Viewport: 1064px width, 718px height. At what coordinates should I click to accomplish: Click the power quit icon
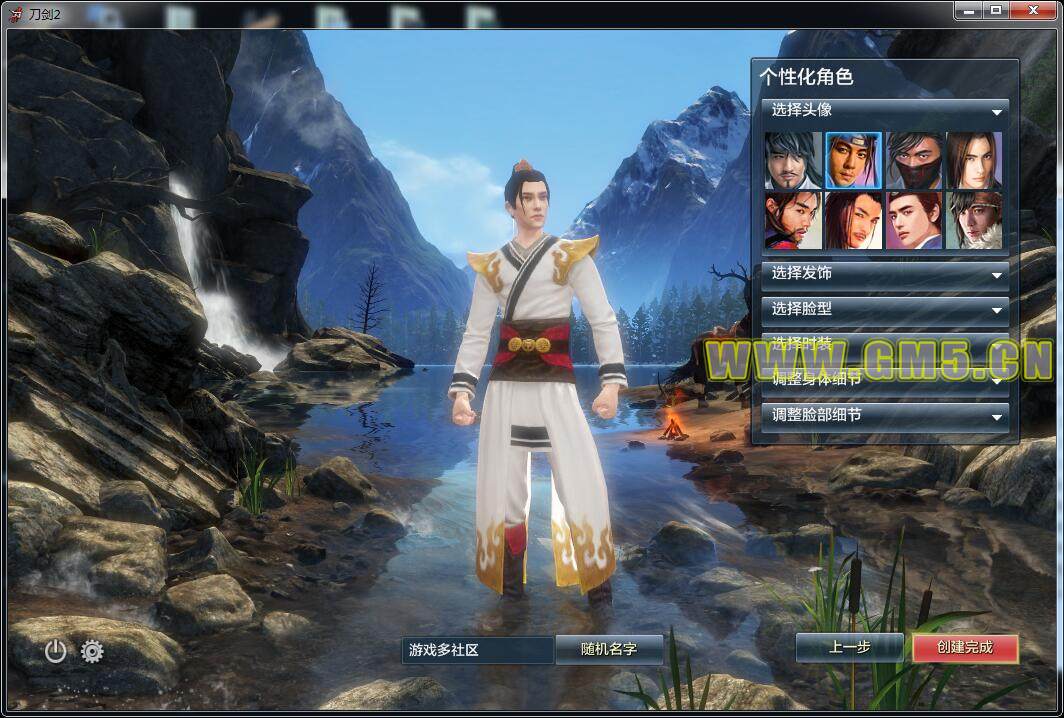tap(56, 652)
